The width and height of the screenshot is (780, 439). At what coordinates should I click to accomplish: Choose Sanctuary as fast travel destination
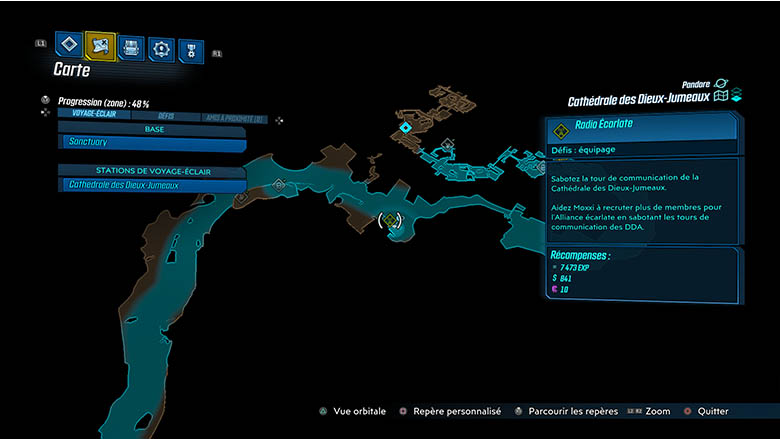152,144
